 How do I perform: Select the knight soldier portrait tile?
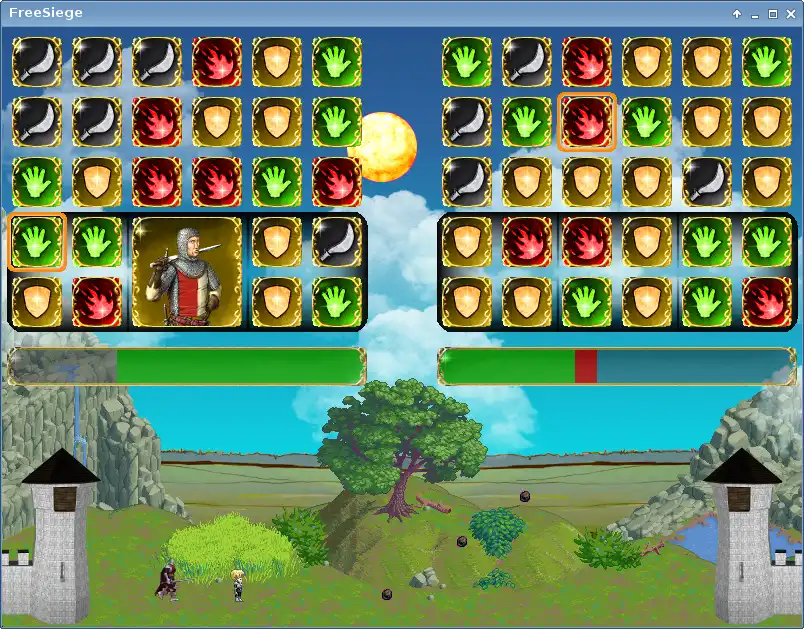(188, 272)
